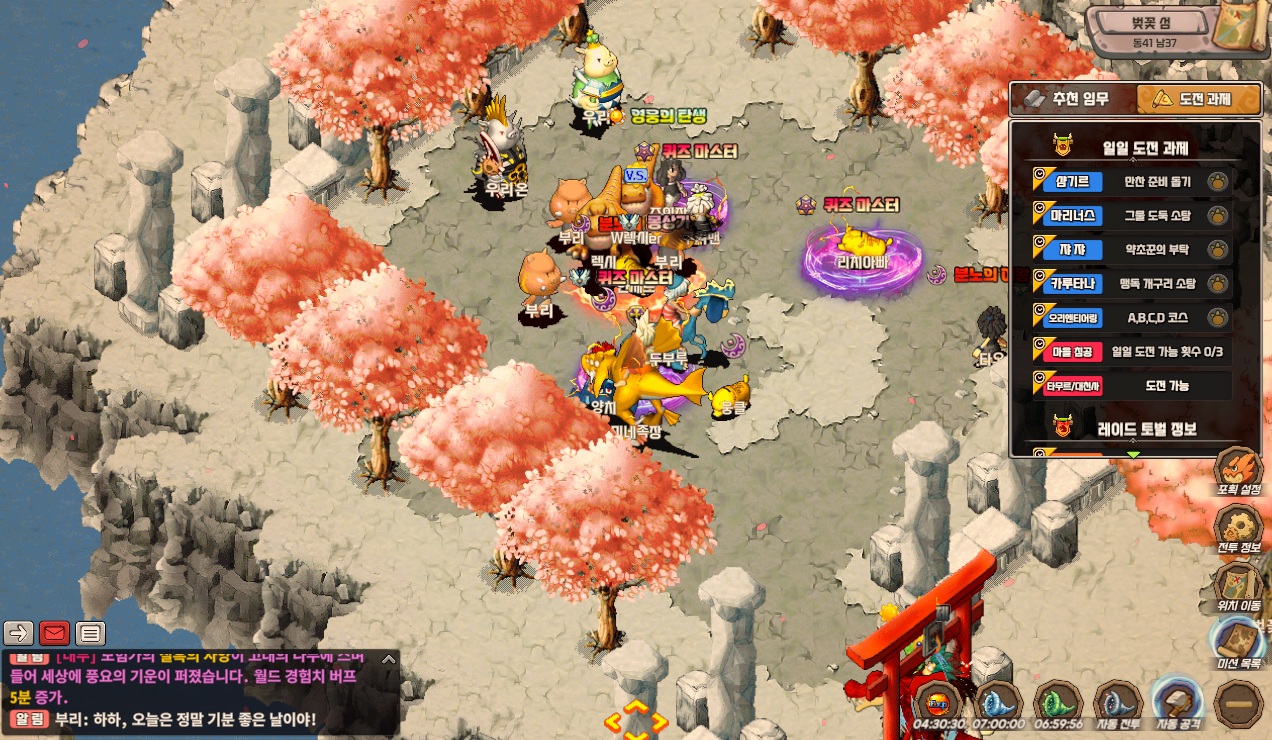The height and width of the screenshot is (740, 1272).
Task: Switch to the 추천 임무 tab
Action: pos(1072,99)
